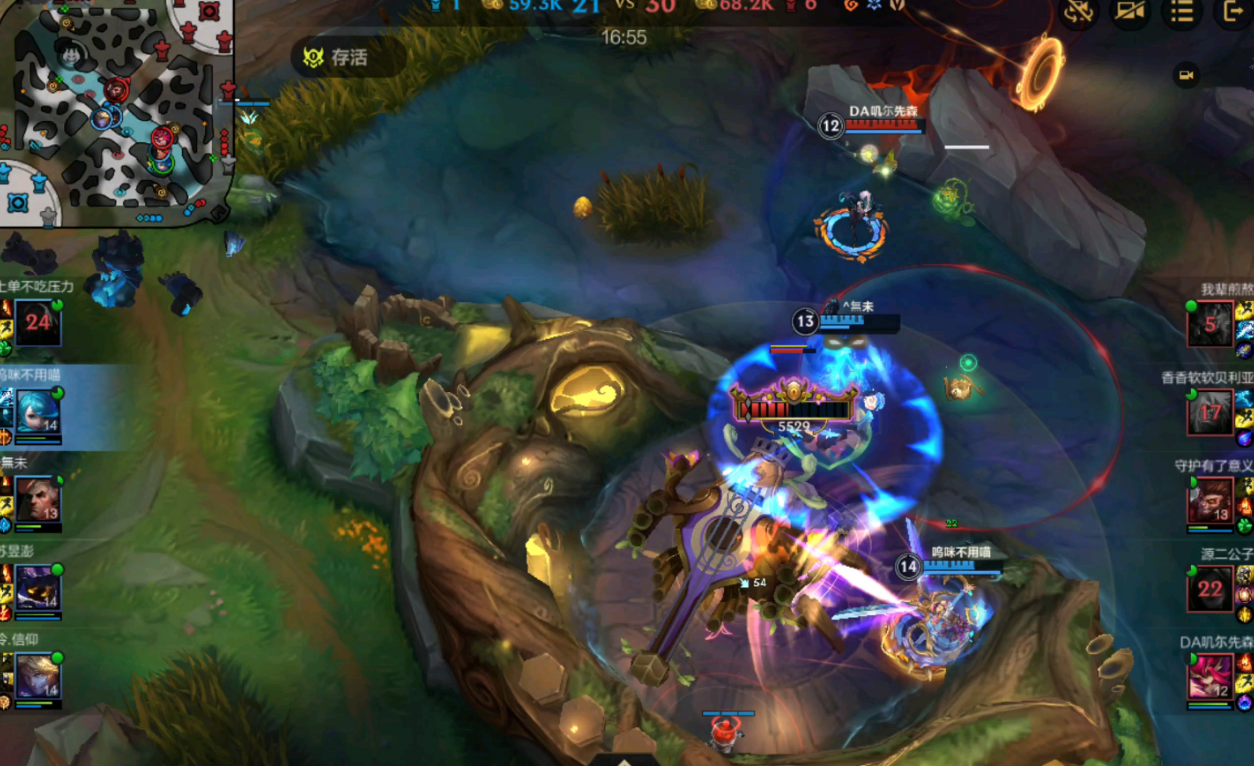Select red team player DA叽尔先森's side-panel portrait

point(1210,676)
